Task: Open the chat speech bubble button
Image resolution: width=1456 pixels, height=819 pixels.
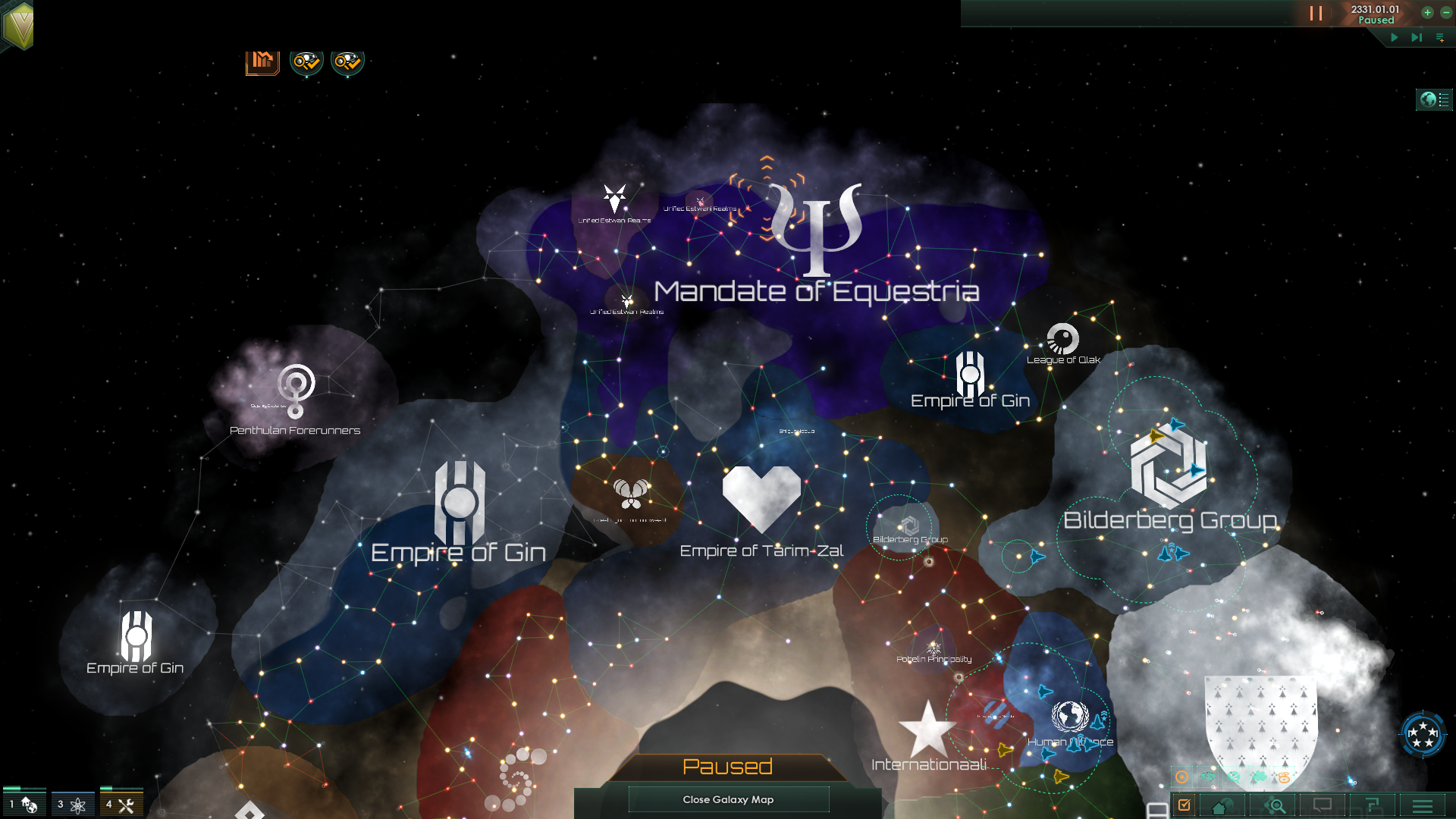Action: [1323, 805]
